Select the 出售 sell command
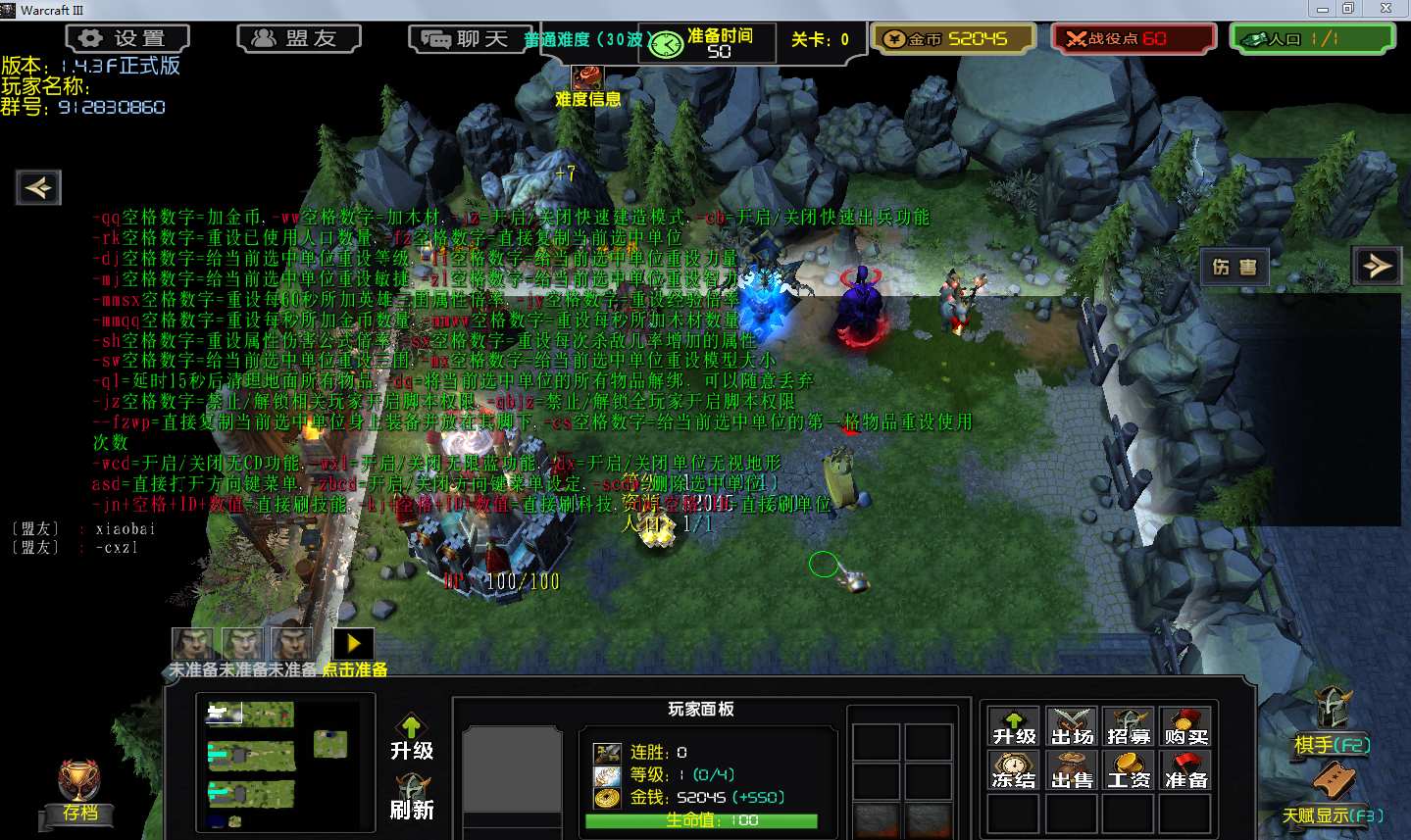 pyautogui.click(x=1072, y=770)
